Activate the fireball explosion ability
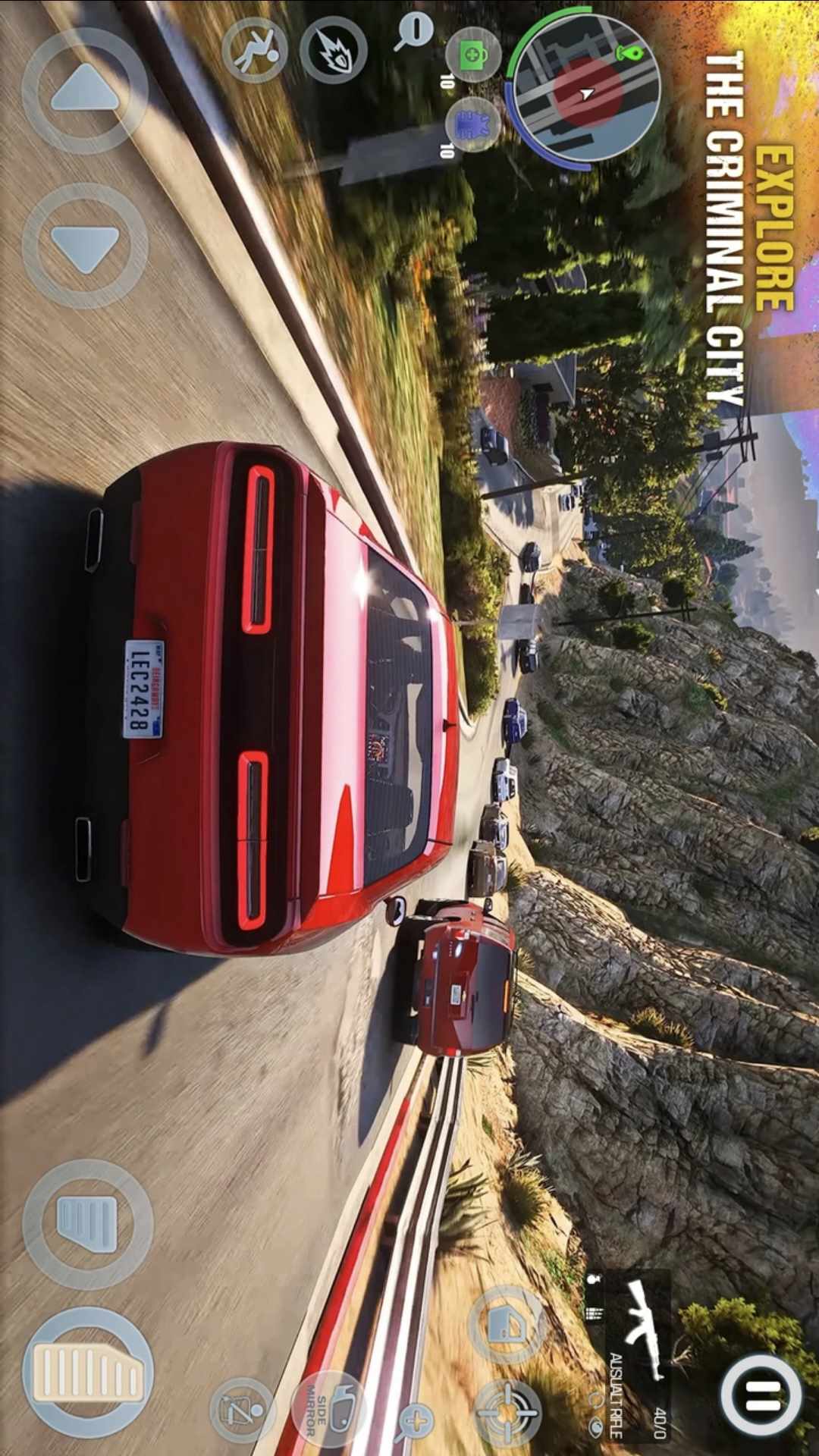Viewport: 819px width, 1456px height. tap(333, 50)
